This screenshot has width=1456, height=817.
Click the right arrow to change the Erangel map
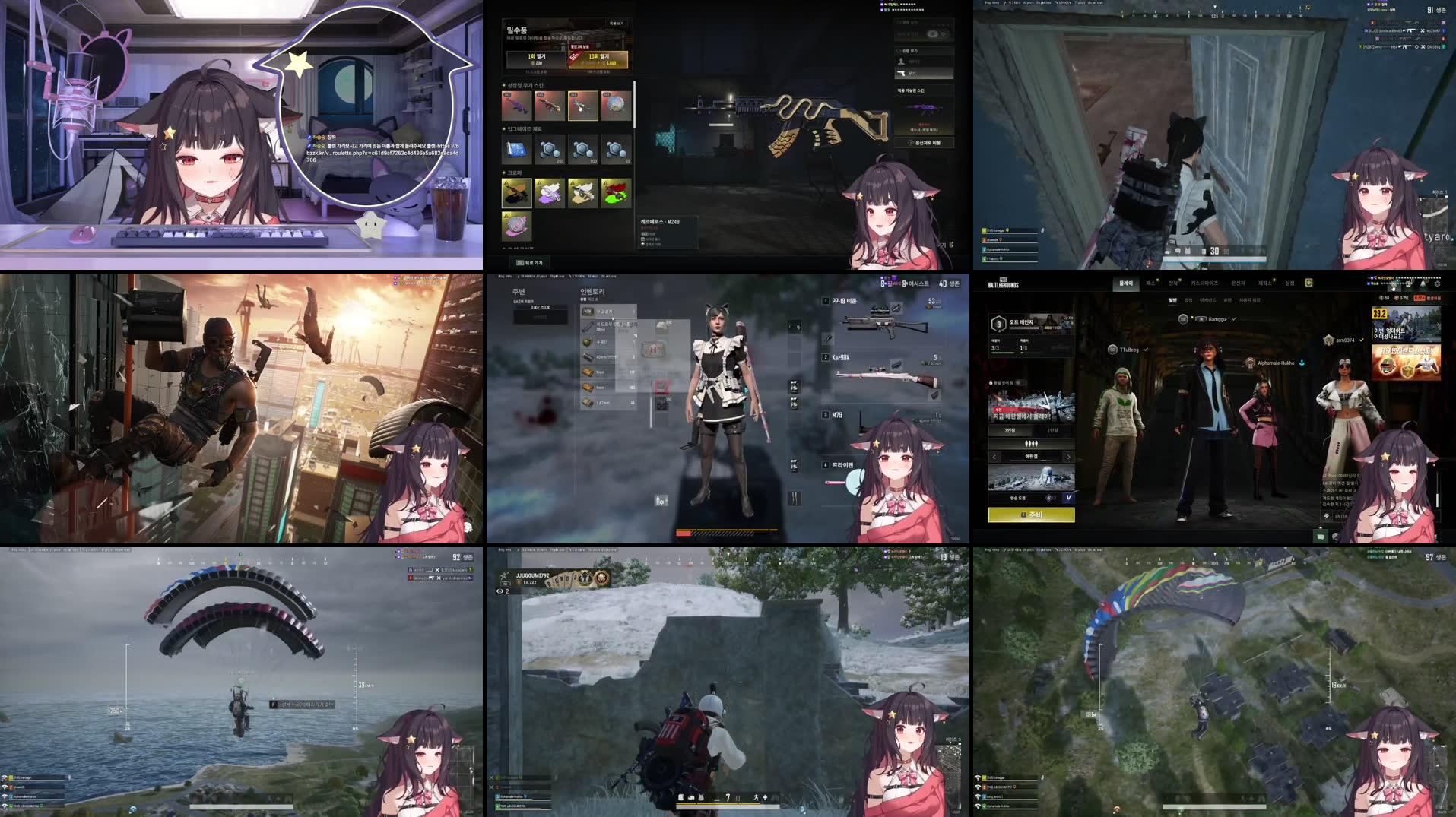point(1068,458)
